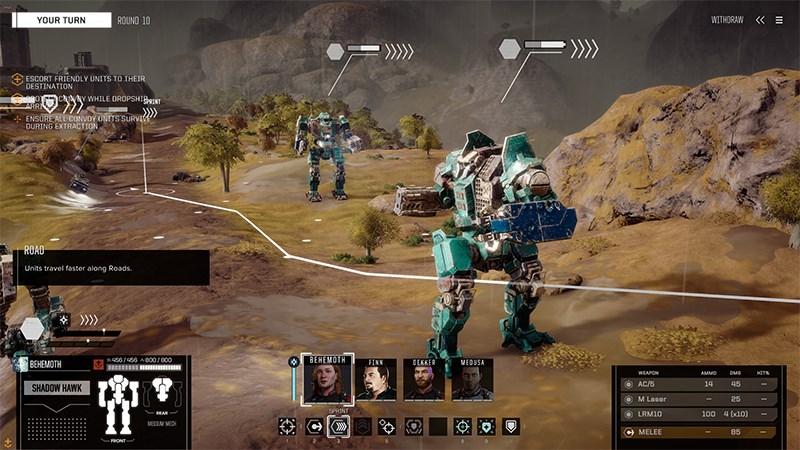Choose Finn's pilot portrait

(376, 380)
